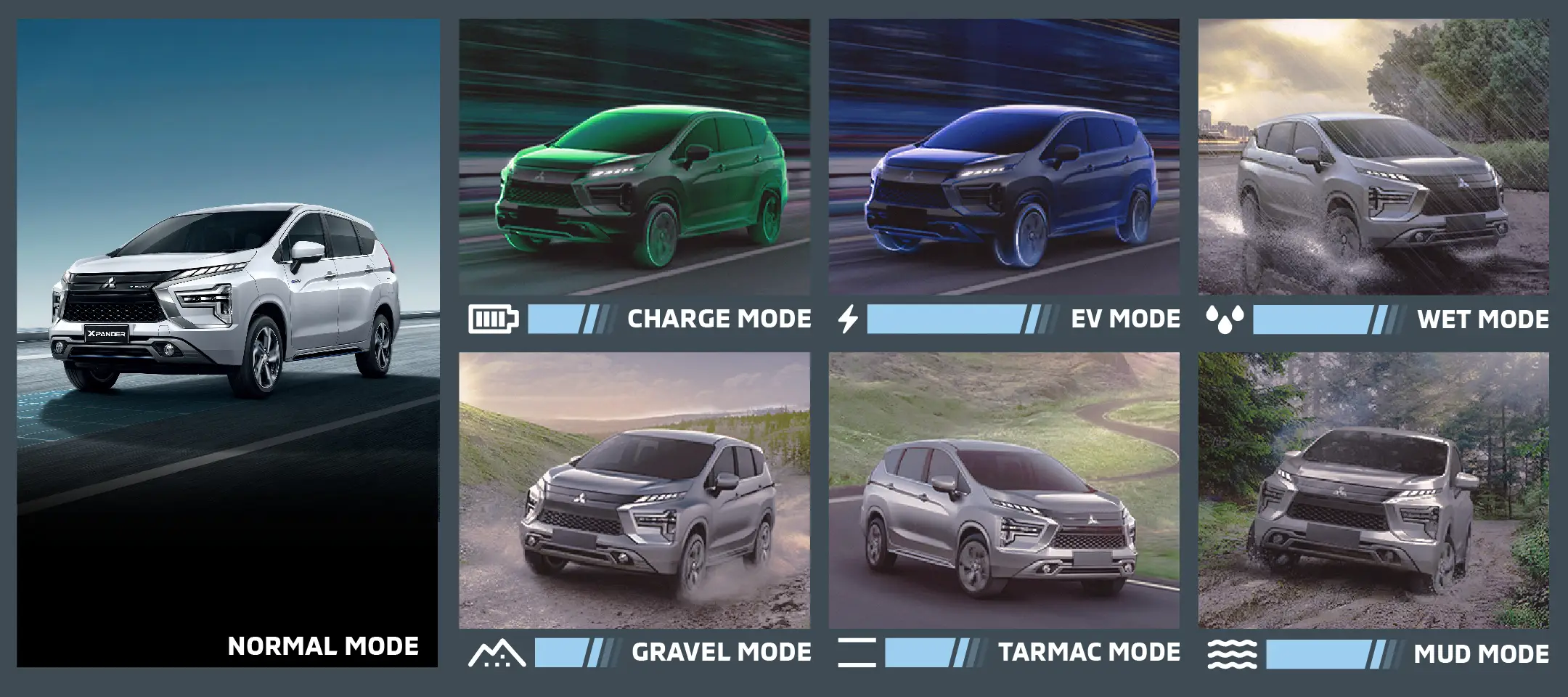The width and height of the screenshot is (1568, 697).
Task: Click the flat road Tarmac icon
Action: tap(857, 652)
